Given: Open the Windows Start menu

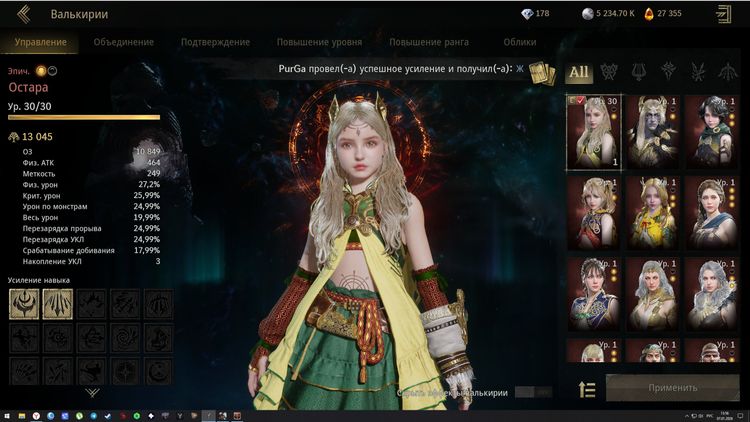Looking at the screenshot, I should coord(8,414).
